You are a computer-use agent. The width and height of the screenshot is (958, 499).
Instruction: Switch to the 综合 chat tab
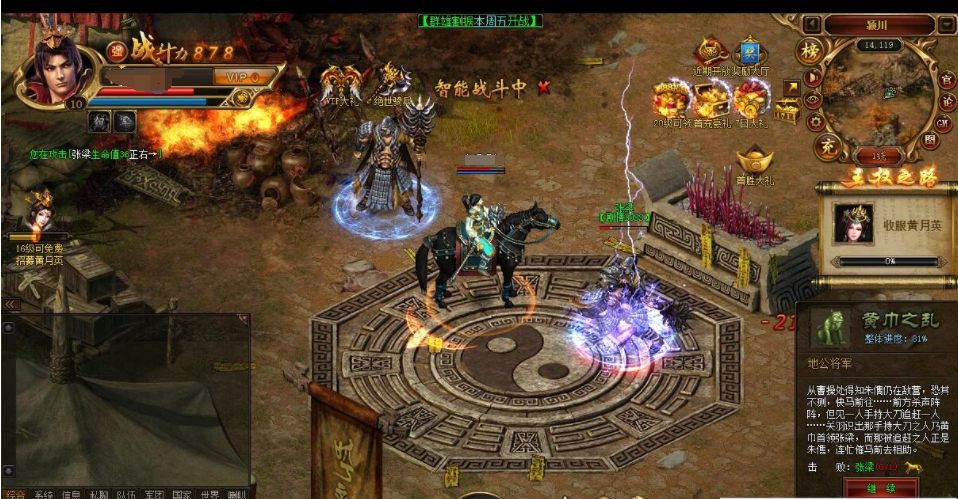point(15,493)
